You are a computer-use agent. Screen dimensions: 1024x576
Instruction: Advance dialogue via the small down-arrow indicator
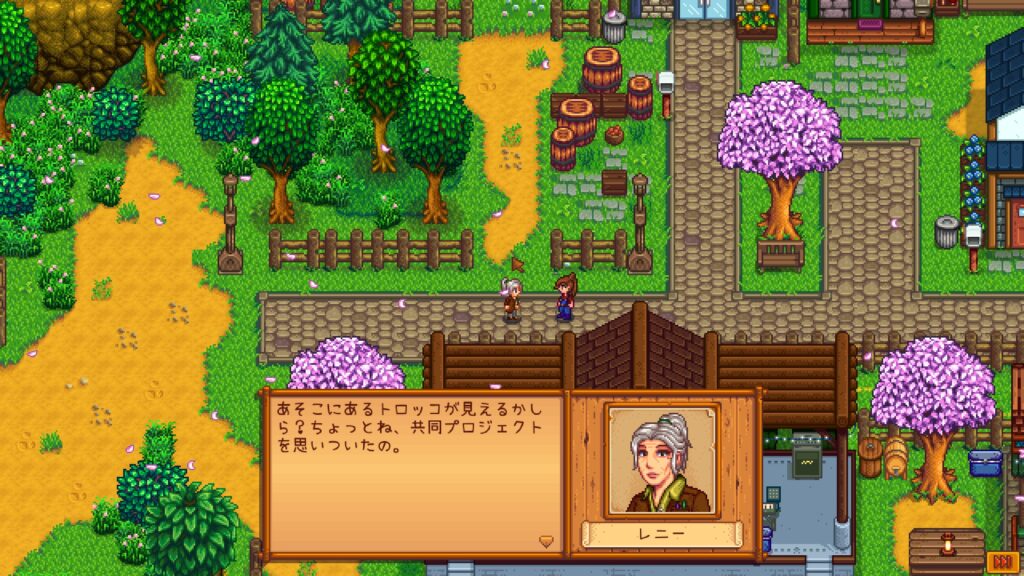coord(546,541)
